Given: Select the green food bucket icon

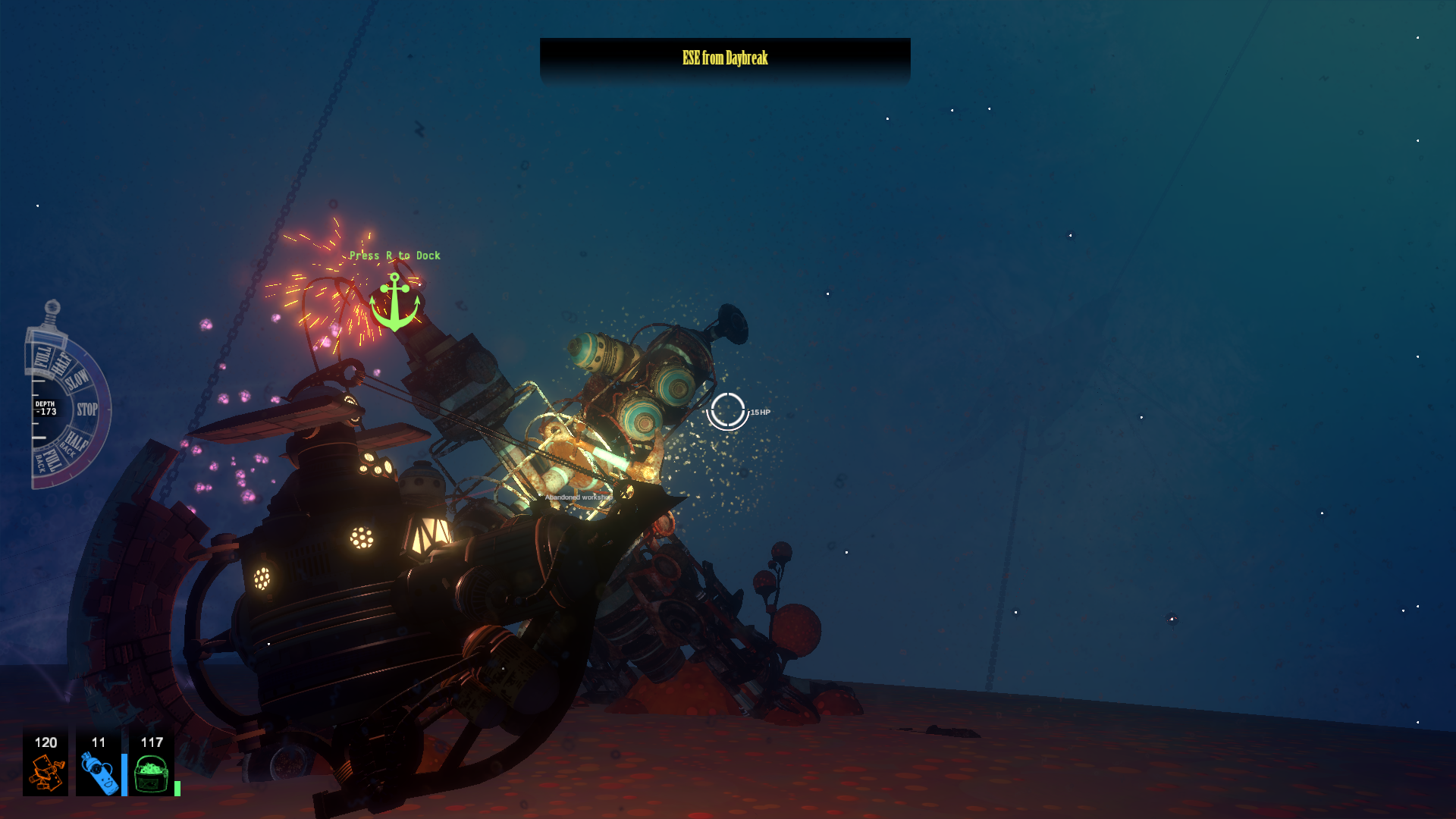Looking at the screenshot, I should 151,774.
